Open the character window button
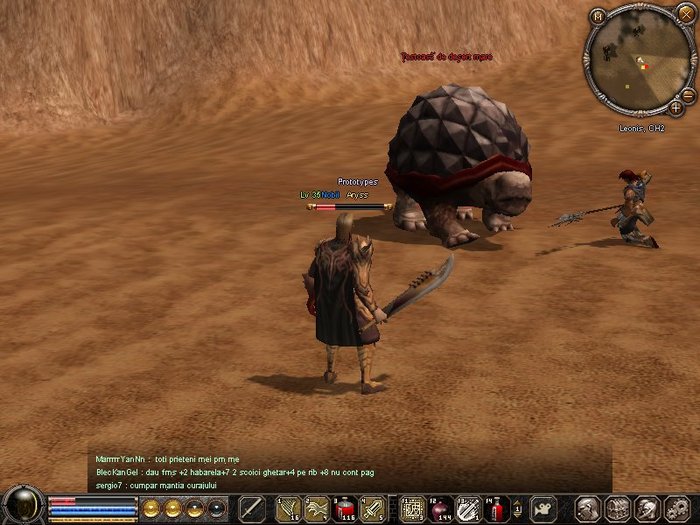This screenshot has height=525, width=700. coord(589,508)
